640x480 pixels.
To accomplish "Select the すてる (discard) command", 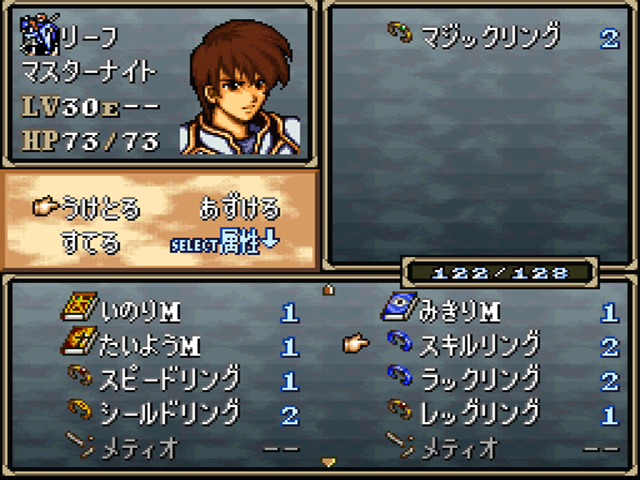I will point(90,242).
